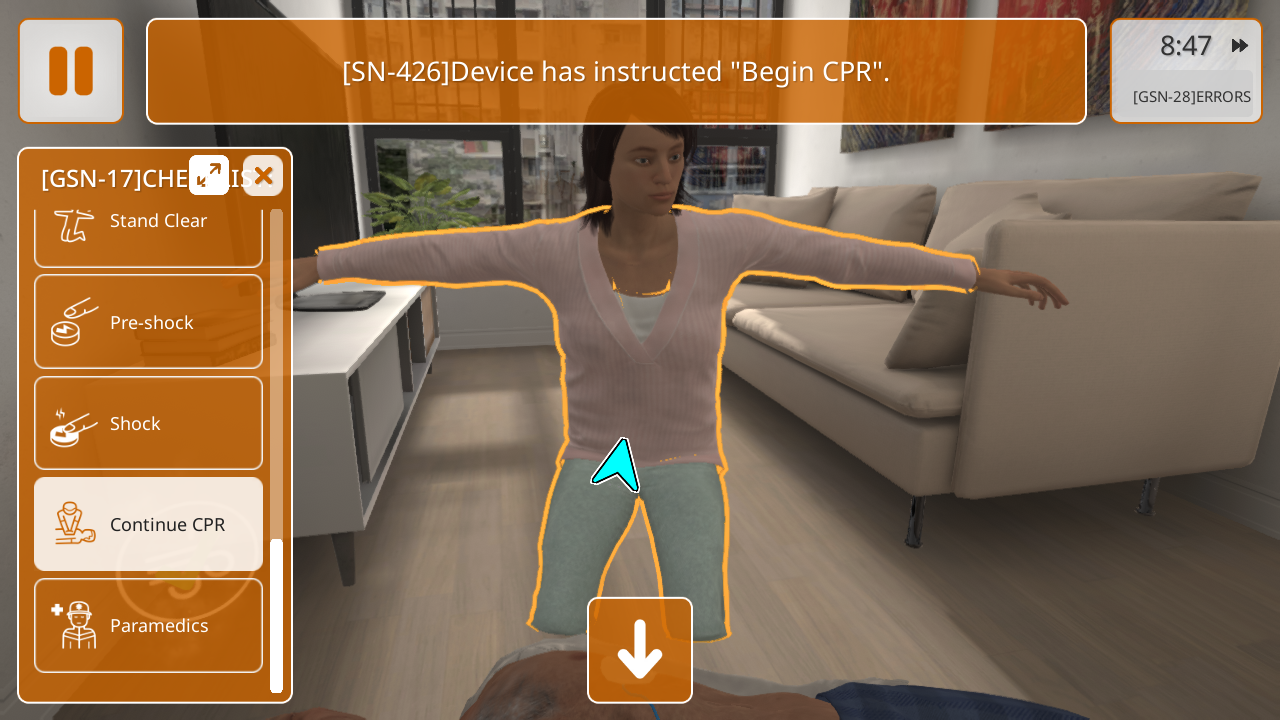Pick the Continue CPR step

tap(148, 524)
